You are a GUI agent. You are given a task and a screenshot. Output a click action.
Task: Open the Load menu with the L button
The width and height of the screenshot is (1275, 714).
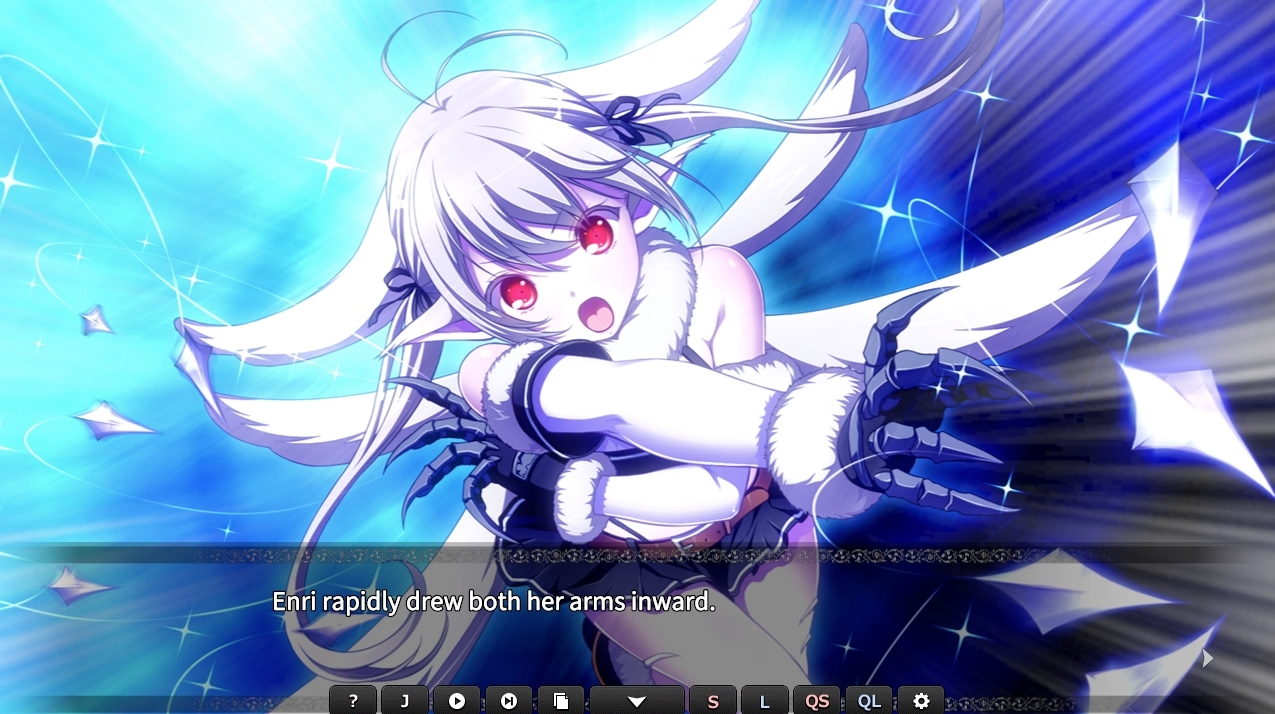point(765,701)
